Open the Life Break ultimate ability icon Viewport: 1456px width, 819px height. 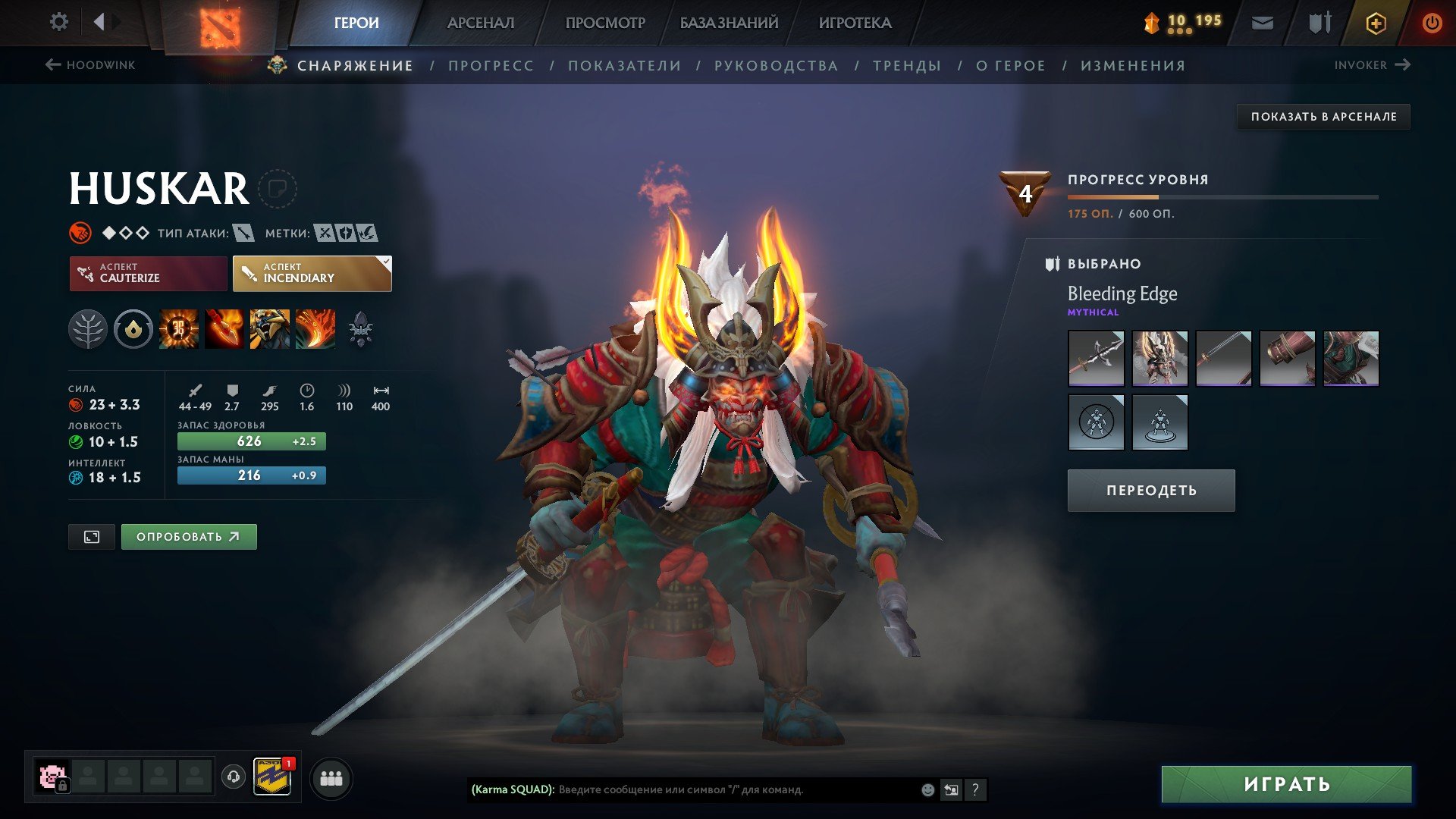pos(314,329)
